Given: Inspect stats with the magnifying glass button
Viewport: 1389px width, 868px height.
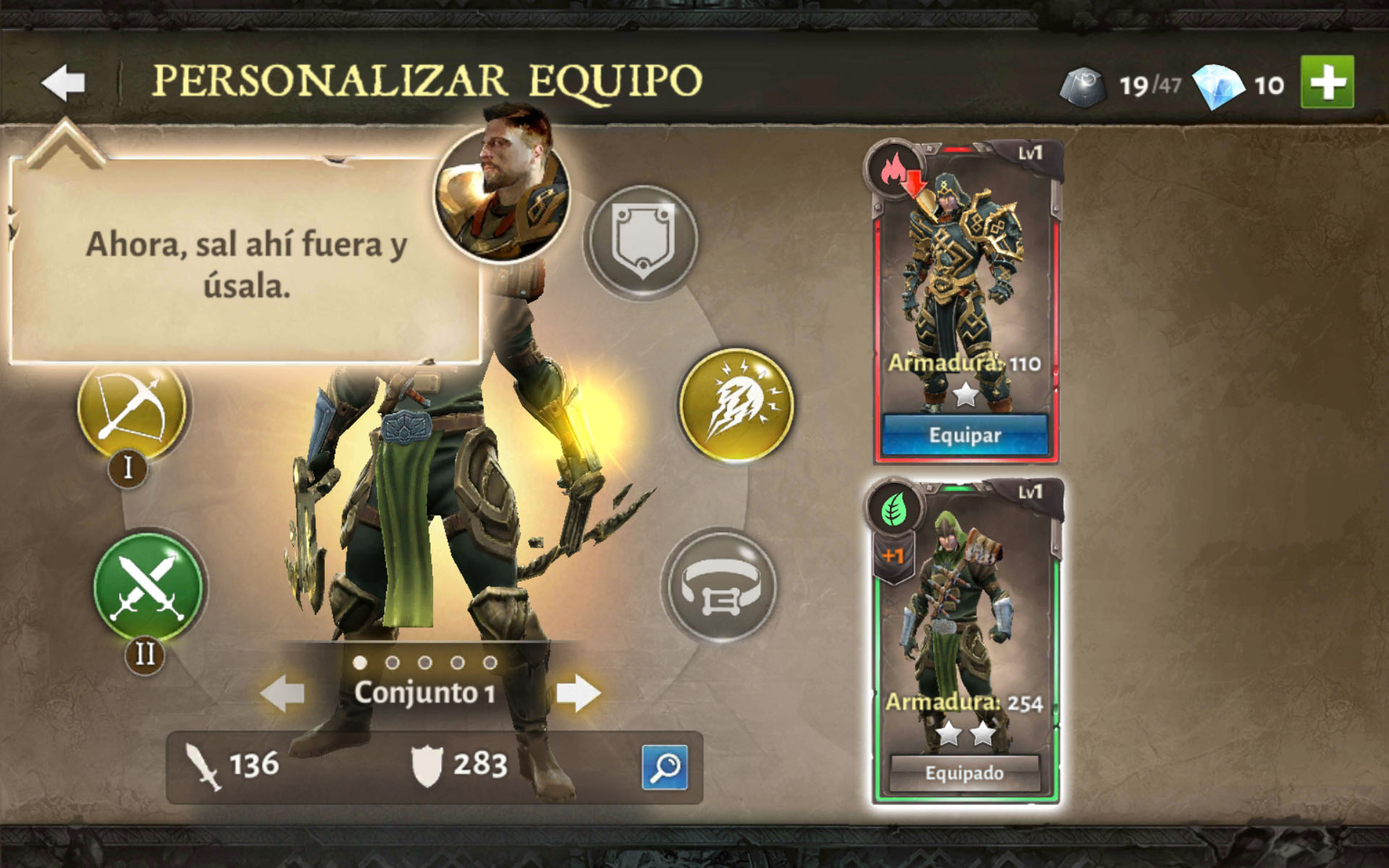Looking at the screenshot, I should [664, 767].
